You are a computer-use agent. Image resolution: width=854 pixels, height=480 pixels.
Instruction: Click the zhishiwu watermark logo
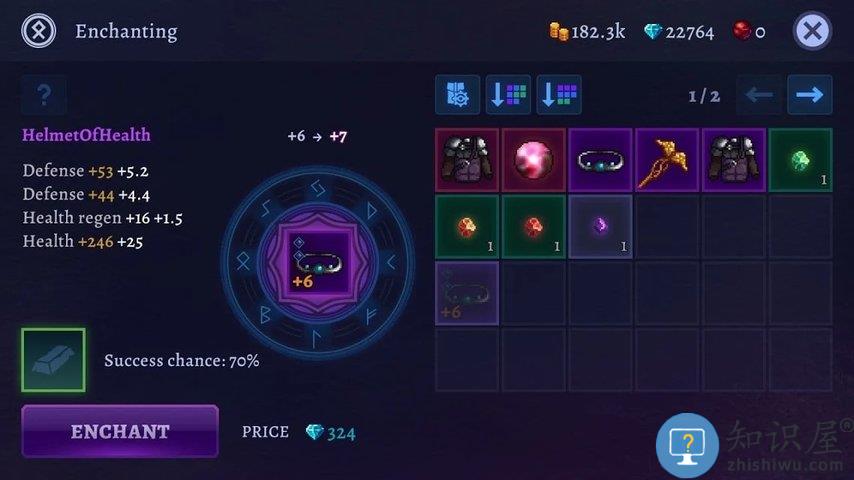(687, 444)
